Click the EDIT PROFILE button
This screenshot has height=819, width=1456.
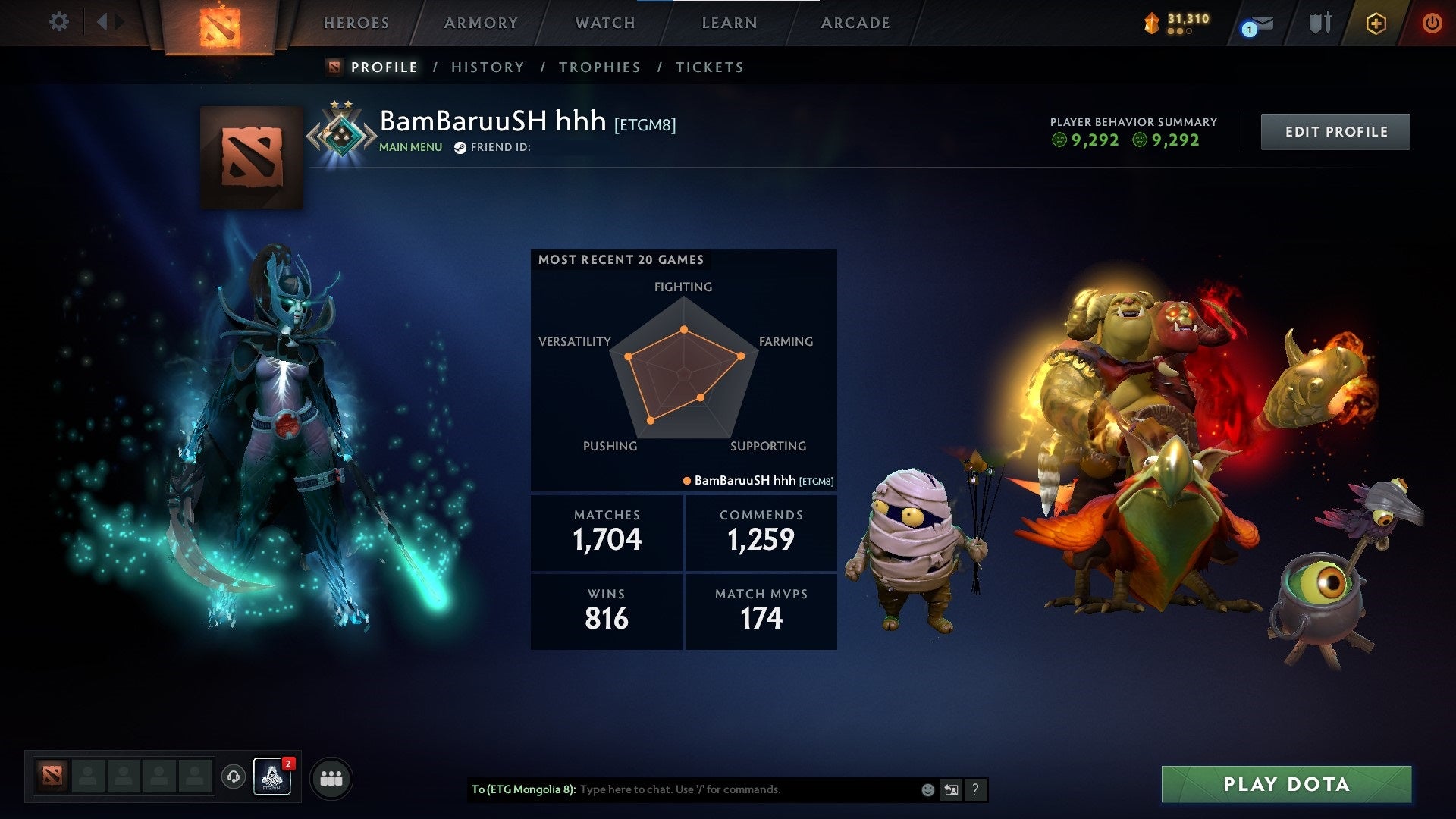click(x=1335, y=131)
